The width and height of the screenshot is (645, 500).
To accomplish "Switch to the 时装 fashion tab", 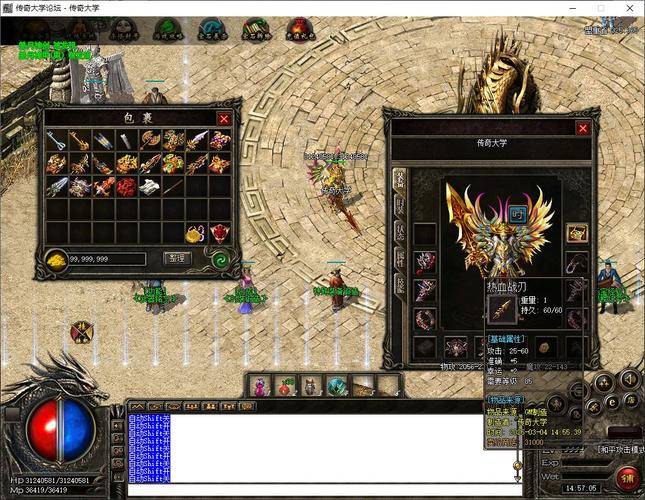I will click(x=399, y=207).
